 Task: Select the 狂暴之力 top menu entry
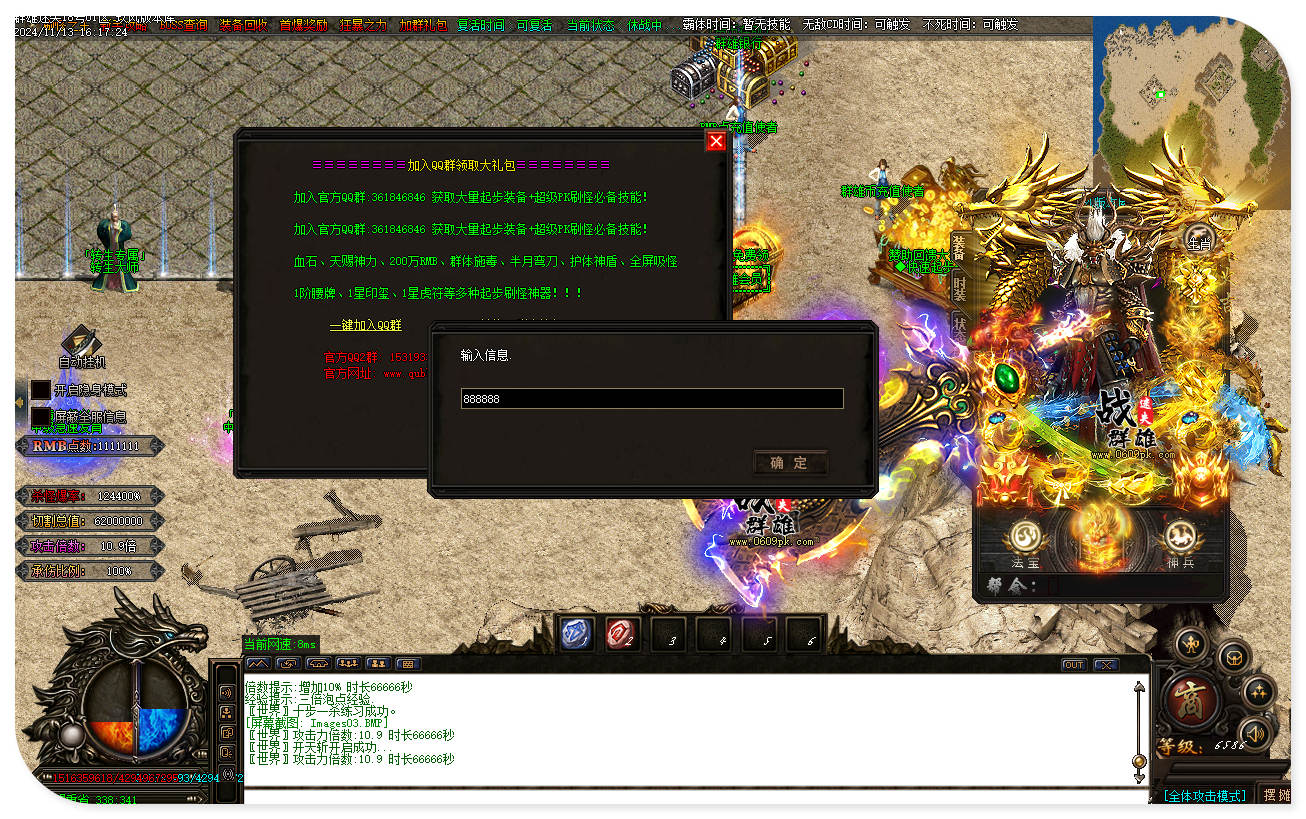pyautogui.click(x=363, y=25)
